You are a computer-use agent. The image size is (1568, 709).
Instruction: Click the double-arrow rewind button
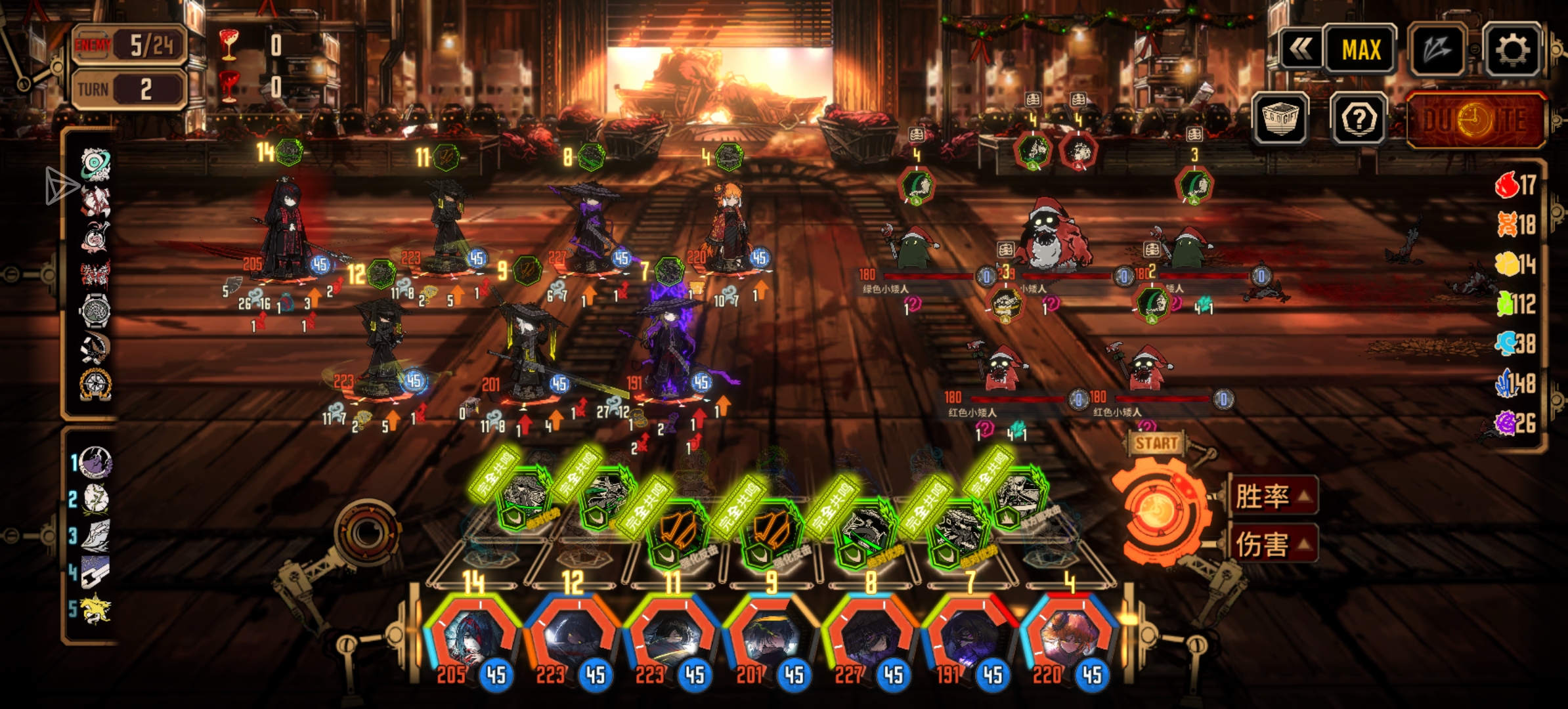(1300, 50)
